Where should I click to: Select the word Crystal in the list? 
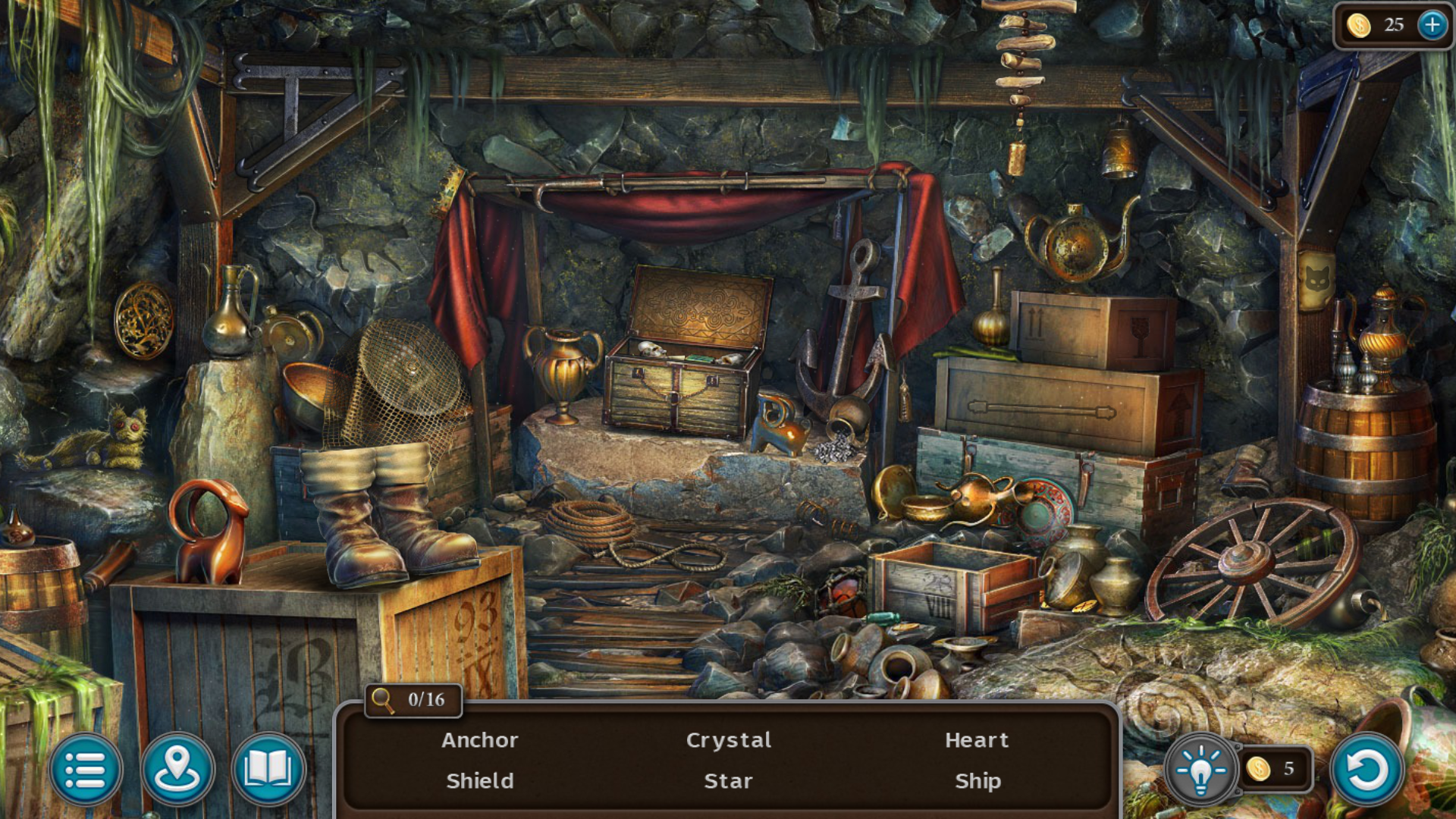pyautogui.click(x=729, y=741)
